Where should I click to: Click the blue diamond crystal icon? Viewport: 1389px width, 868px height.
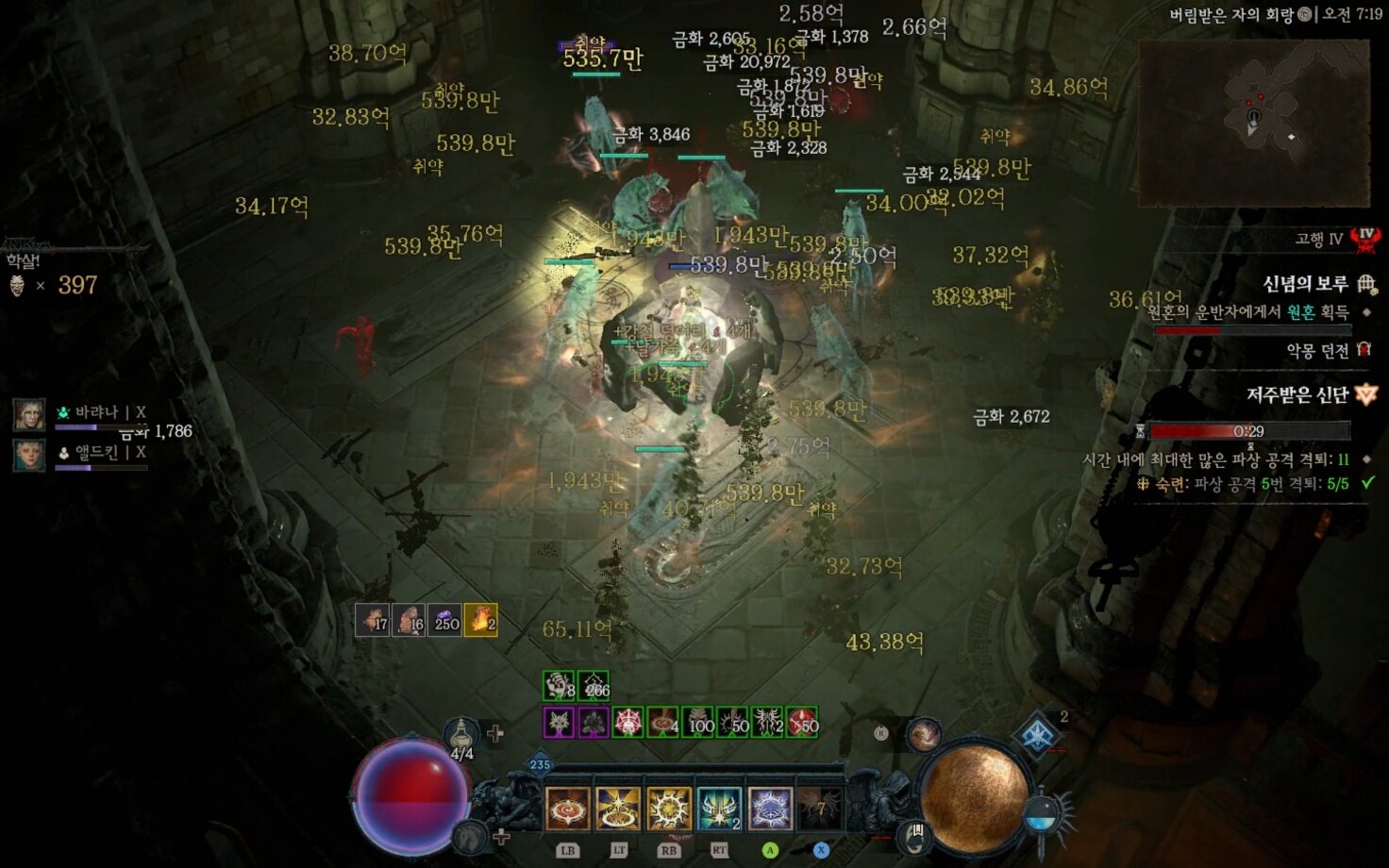tap(1038, 735)
